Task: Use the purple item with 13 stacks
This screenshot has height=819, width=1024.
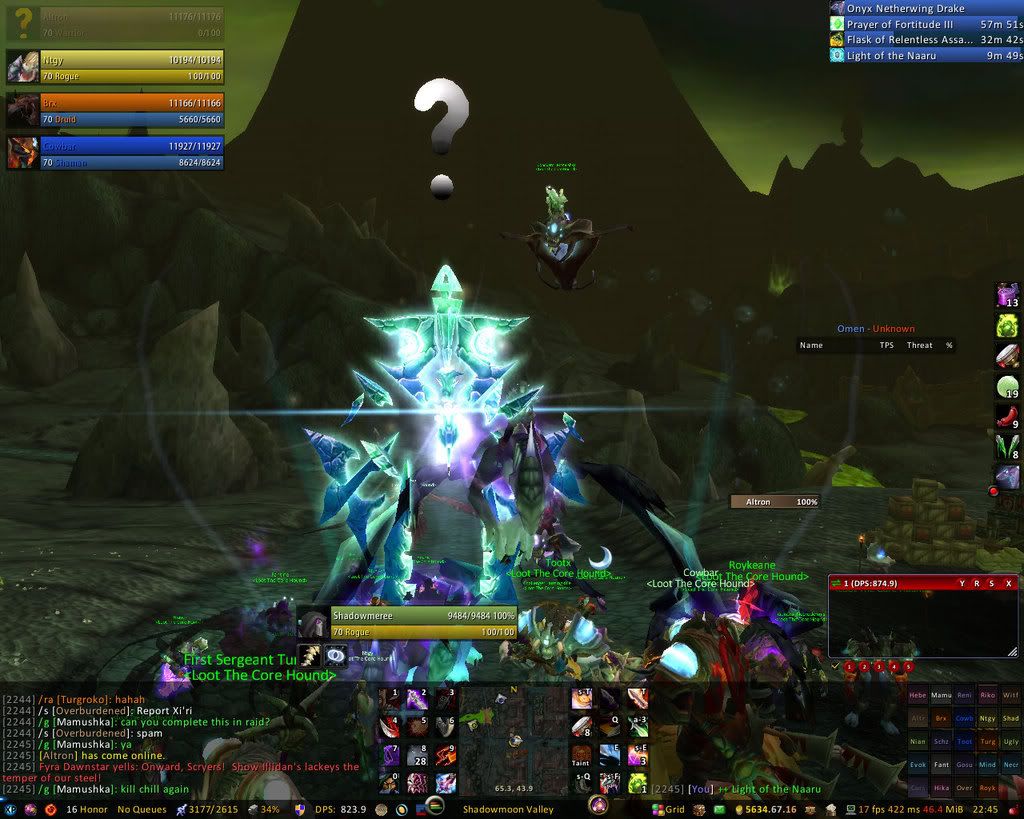Action: tap(1007, 295)
